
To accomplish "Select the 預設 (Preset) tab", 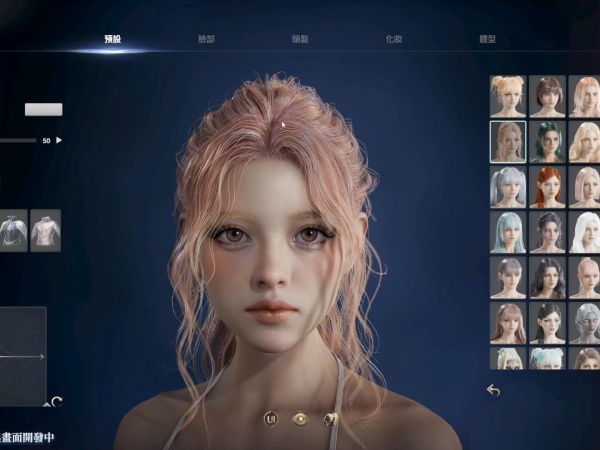I will pyautogui.click(x=112, y=39).
